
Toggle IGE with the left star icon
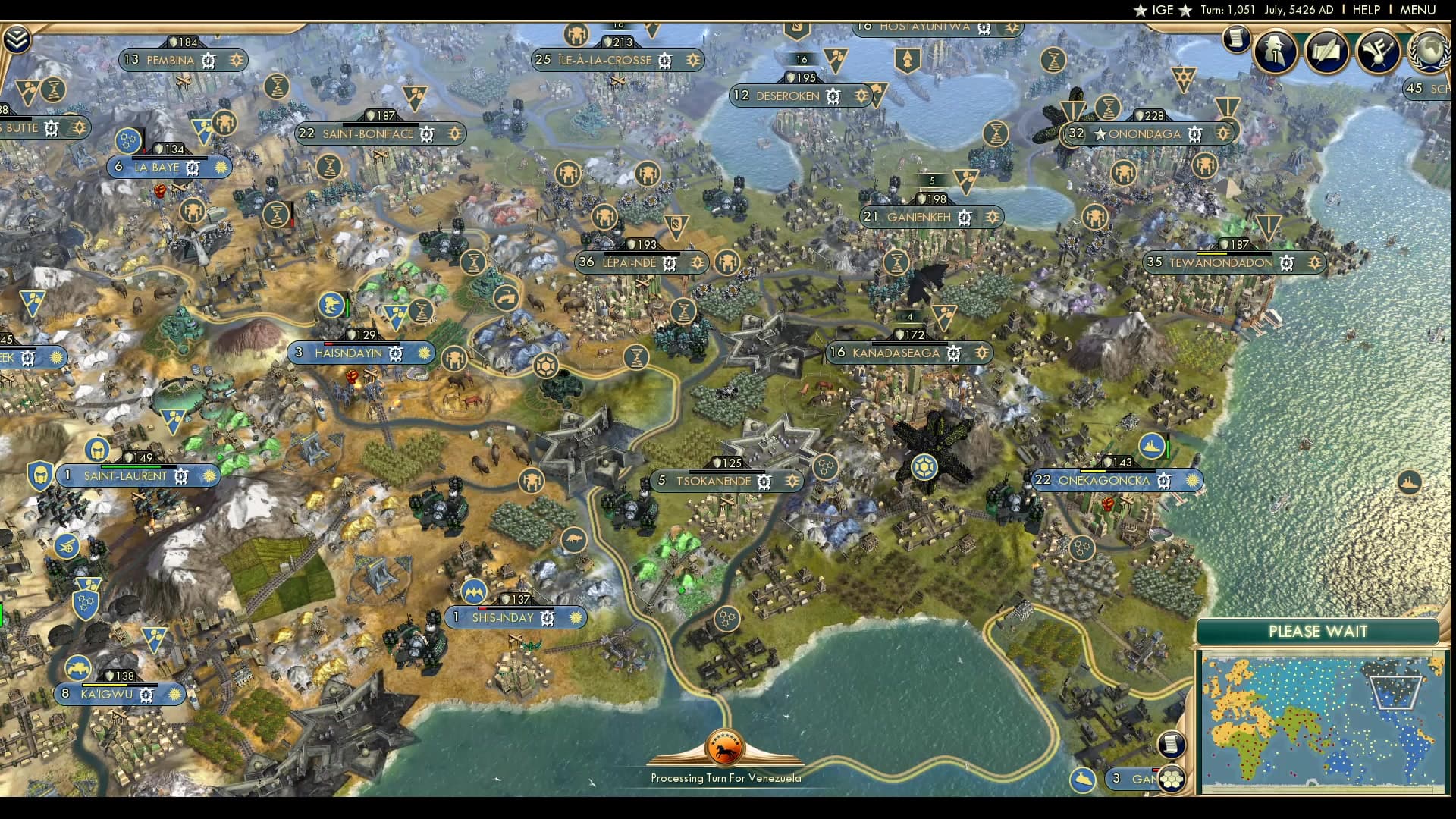click(x=1141, y=11)
